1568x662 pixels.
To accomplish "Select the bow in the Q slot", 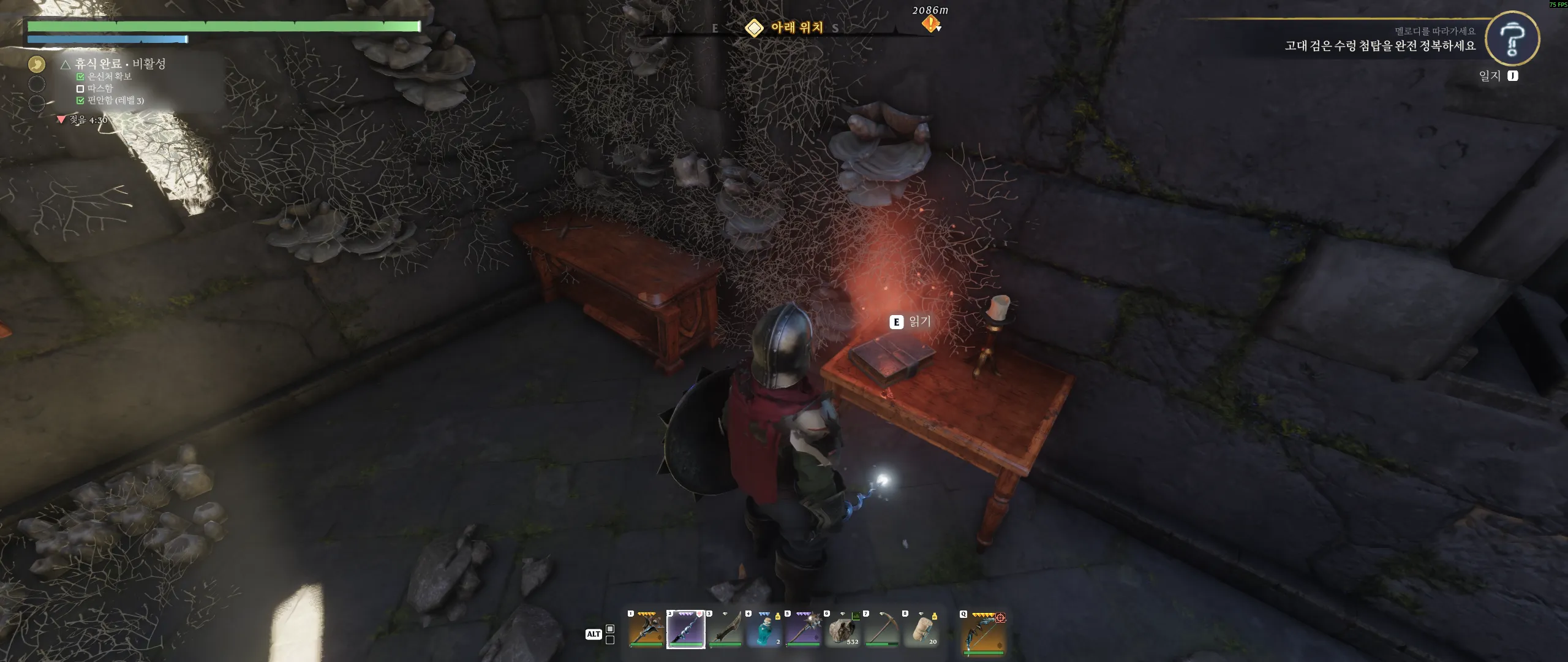I will [983, 633].
